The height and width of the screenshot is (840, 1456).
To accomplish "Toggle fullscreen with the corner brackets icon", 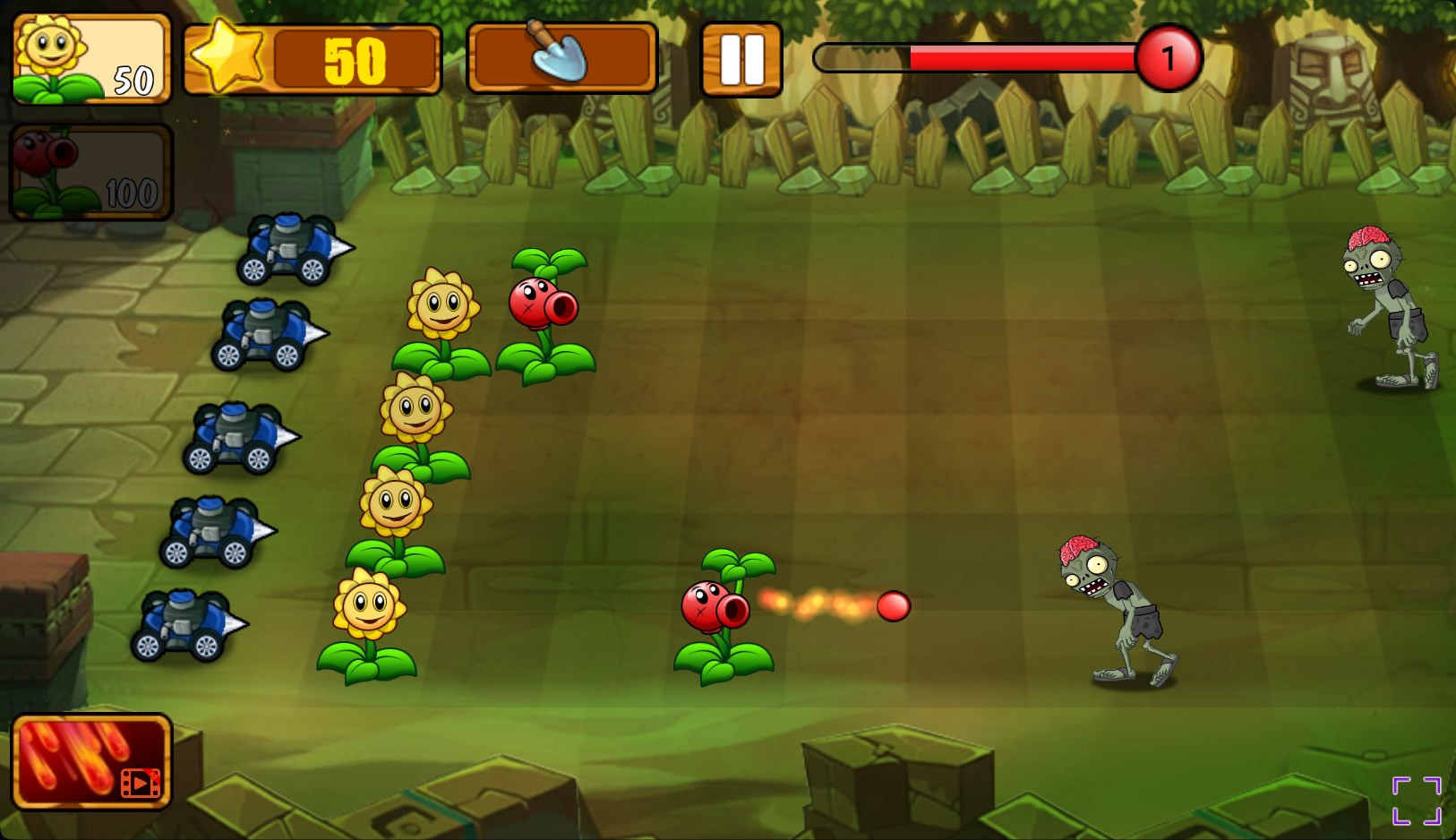I will coord(1416,800).
